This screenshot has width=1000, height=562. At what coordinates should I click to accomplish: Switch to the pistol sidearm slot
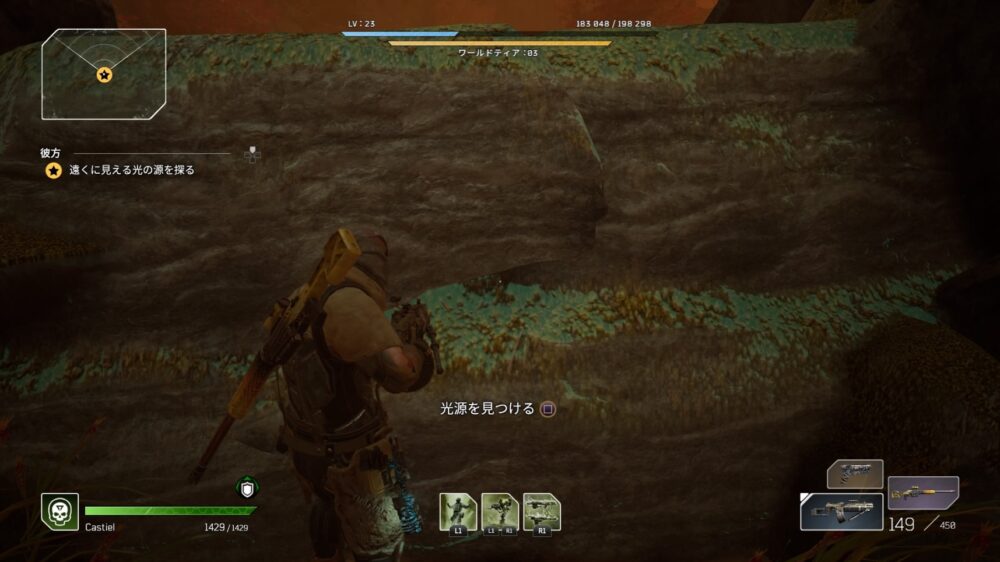[x=855, y=473]
